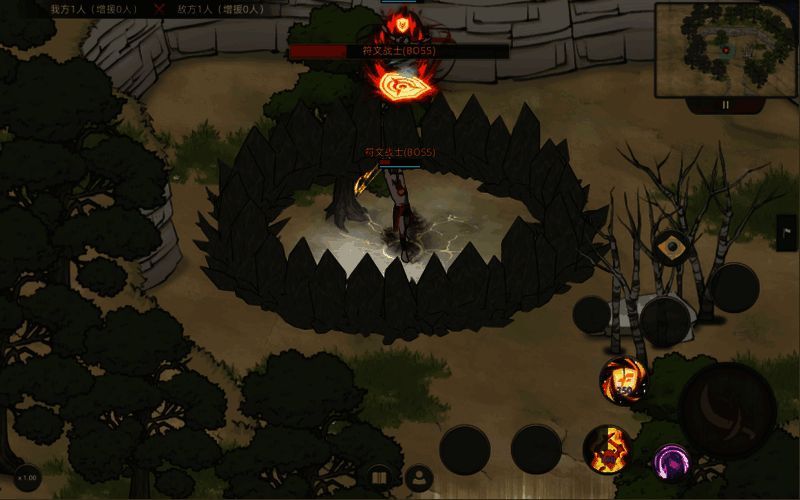Open the character profile icon
This screenshot has height=500, width=800.
[x=419, y=478]
